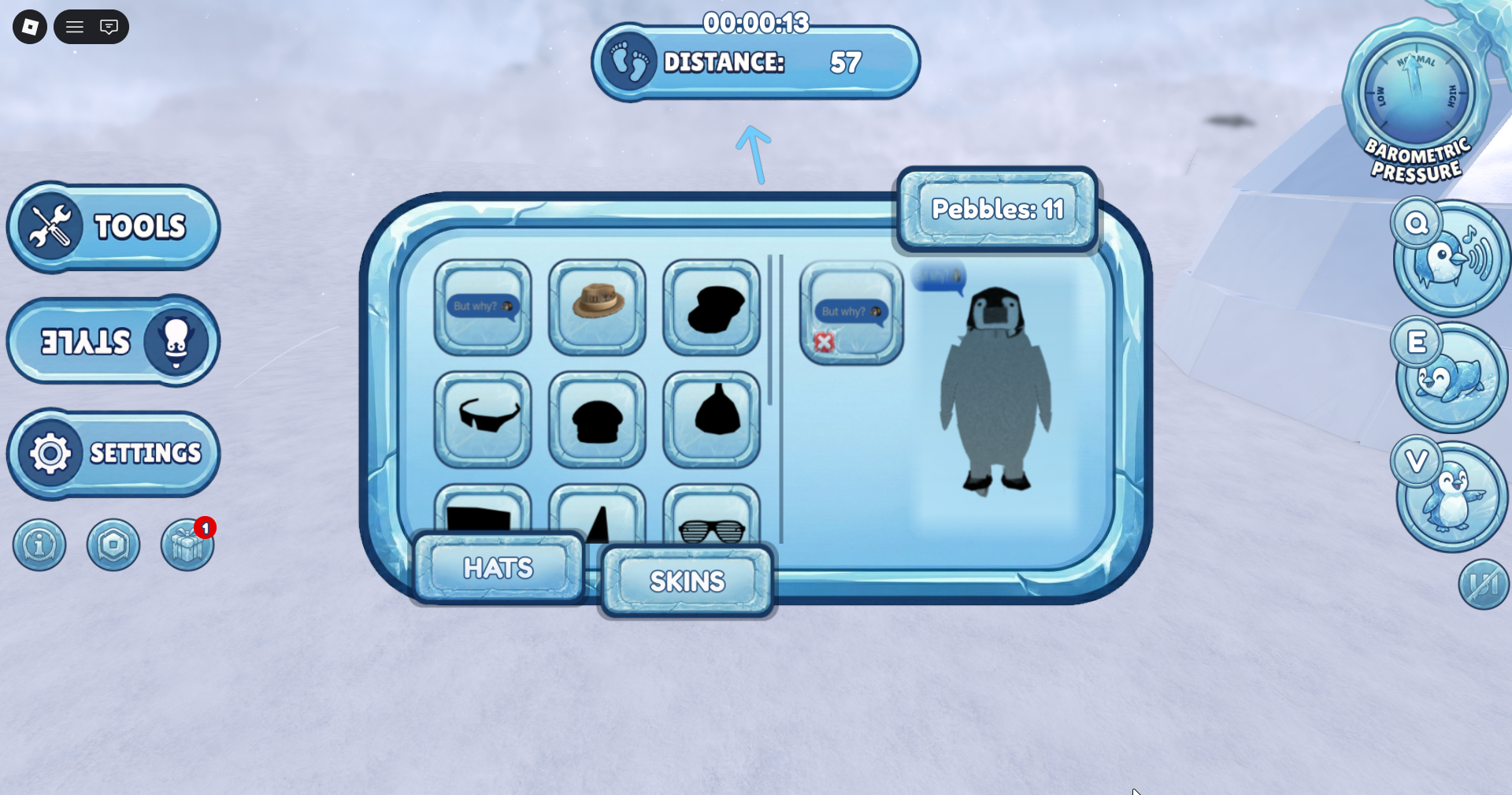Open the hexagon badge icon
The image size is (1512, 795).
[113, 544]
